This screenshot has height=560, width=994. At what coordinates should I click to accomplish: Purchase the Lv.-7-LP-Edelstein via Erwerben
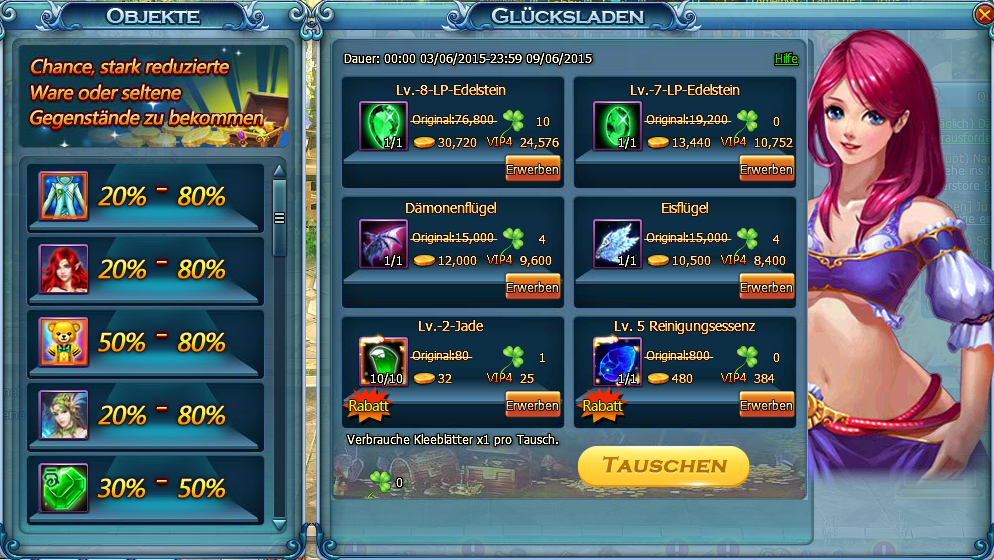click(x=766, y=169)
